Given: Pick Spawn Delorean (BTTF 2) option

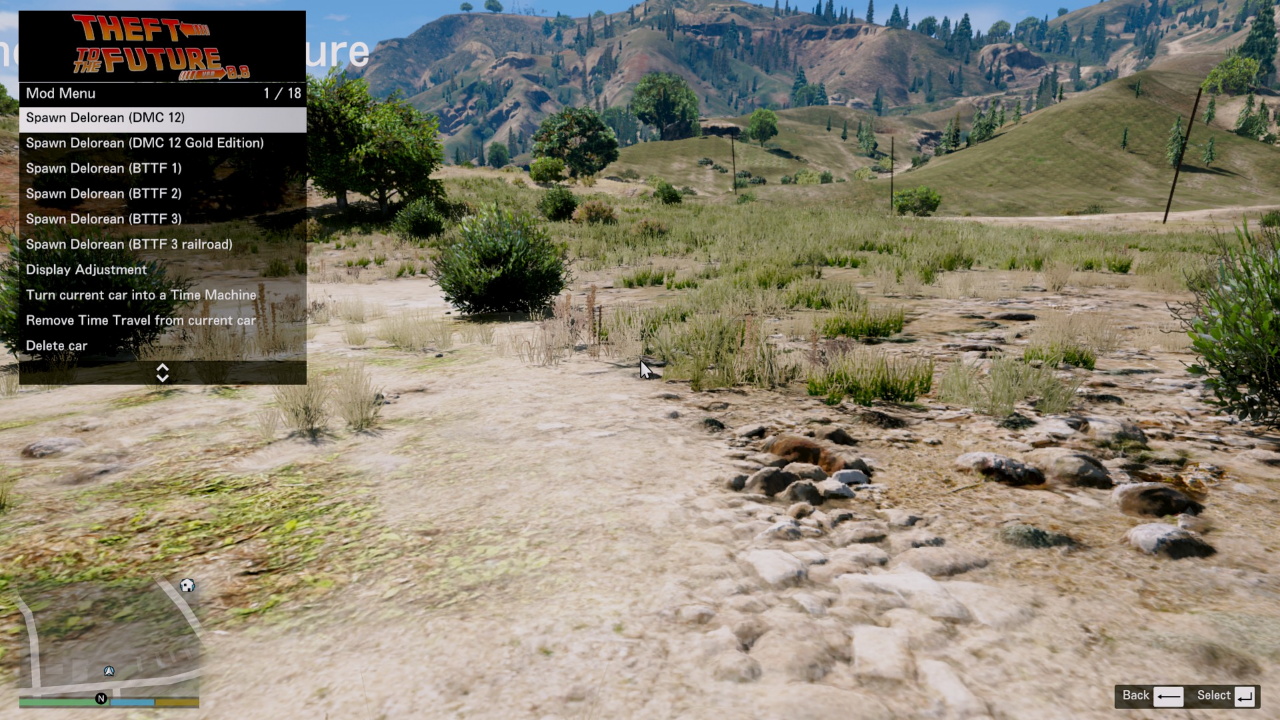Looking at the screenshot, I should click(162, 193).
